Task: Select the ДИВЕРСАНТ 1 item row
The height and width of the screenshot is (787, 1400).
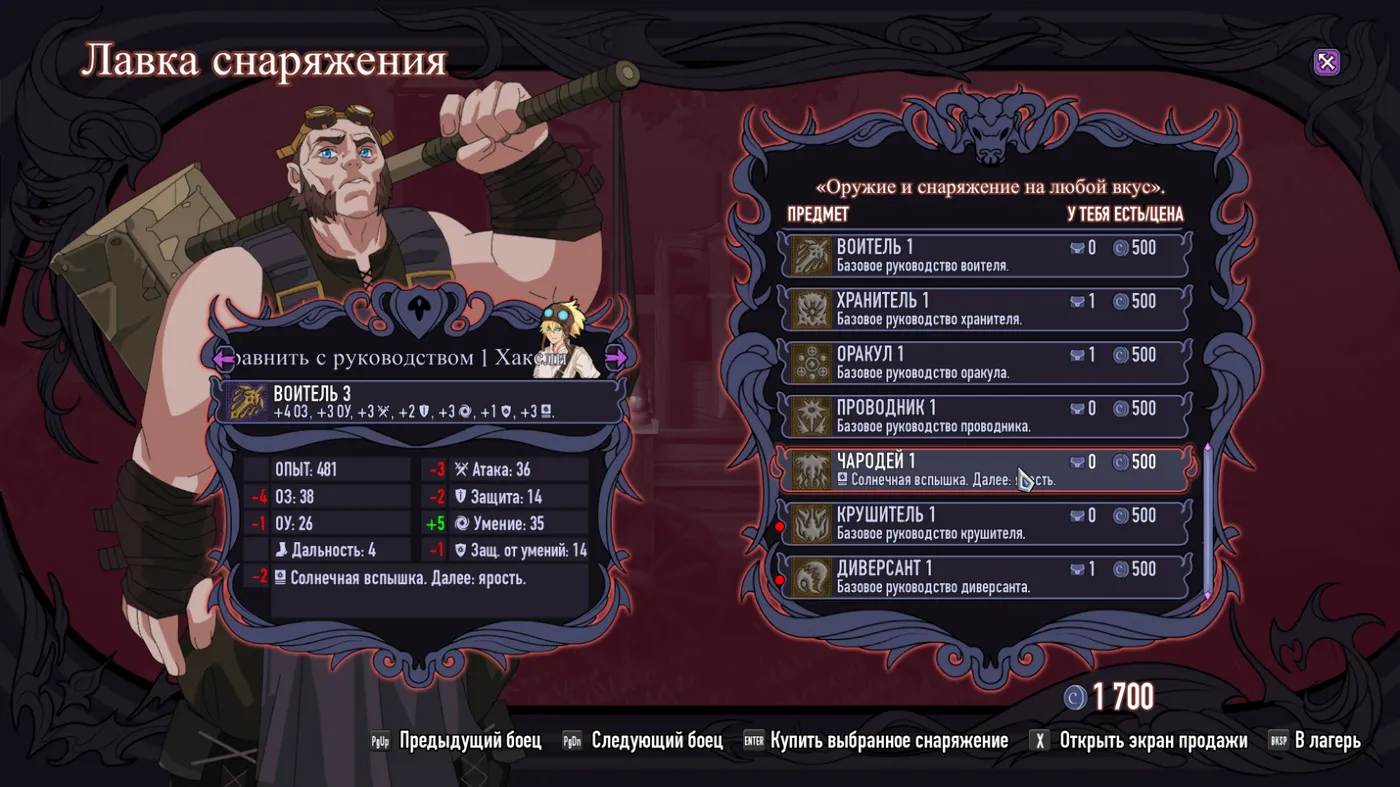Action: pyautogui.click(x=985, y=577)
